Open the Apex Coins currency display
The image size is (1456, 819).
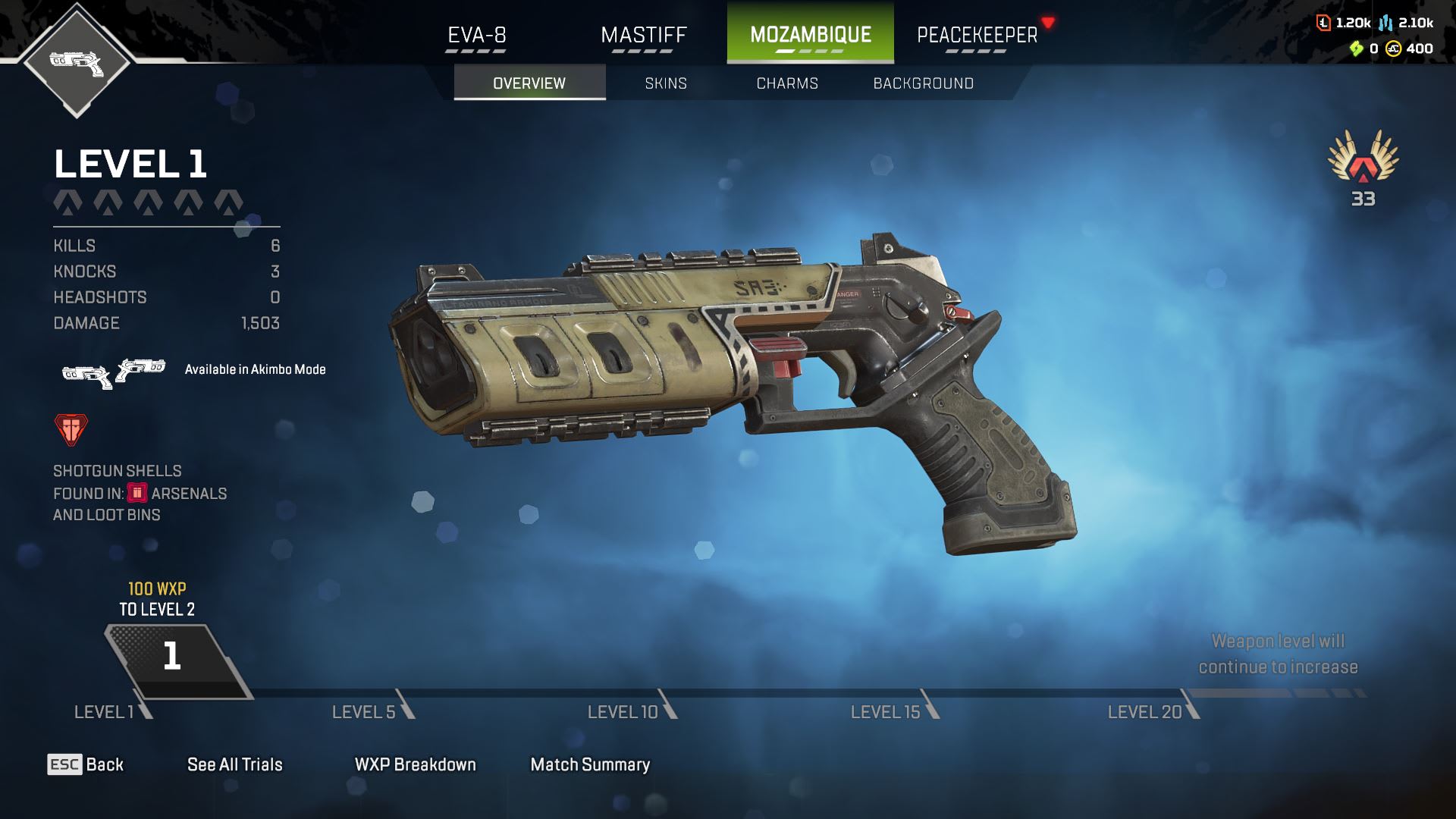coord(1410,49)
